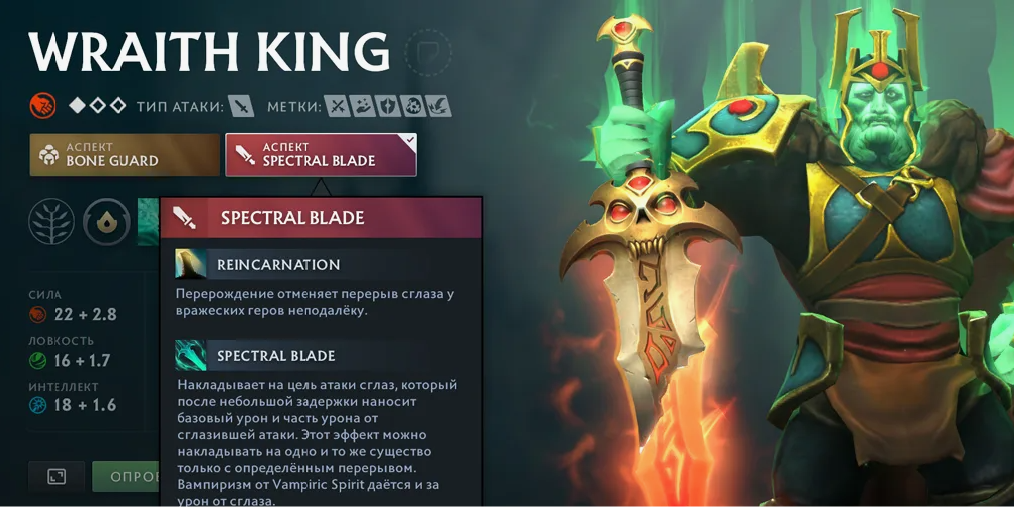This screenshot has height=507, width=1014.
Task: Select the Bone Guard aspect
Action: click(124, 155)
